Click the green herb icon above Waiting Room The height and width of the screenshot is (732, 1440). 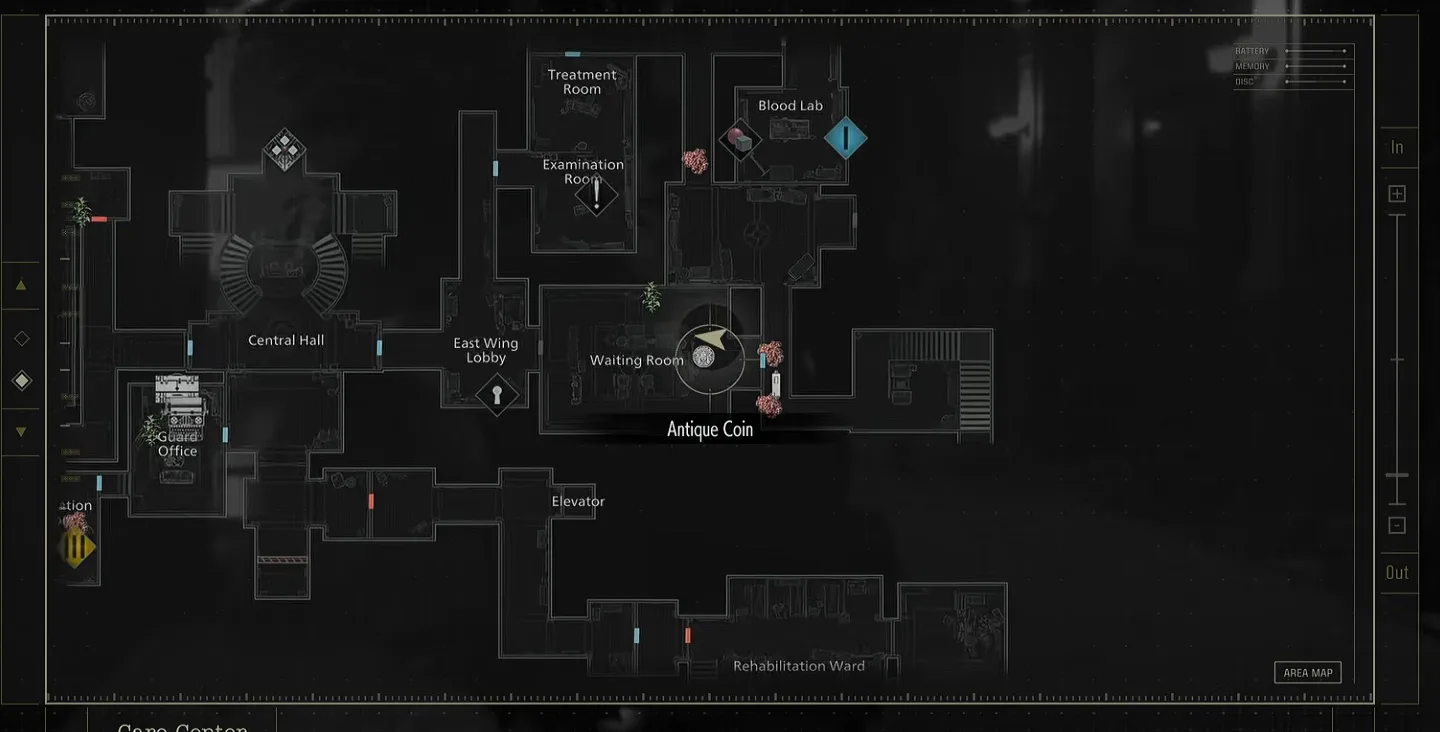(x=651, y=296)
